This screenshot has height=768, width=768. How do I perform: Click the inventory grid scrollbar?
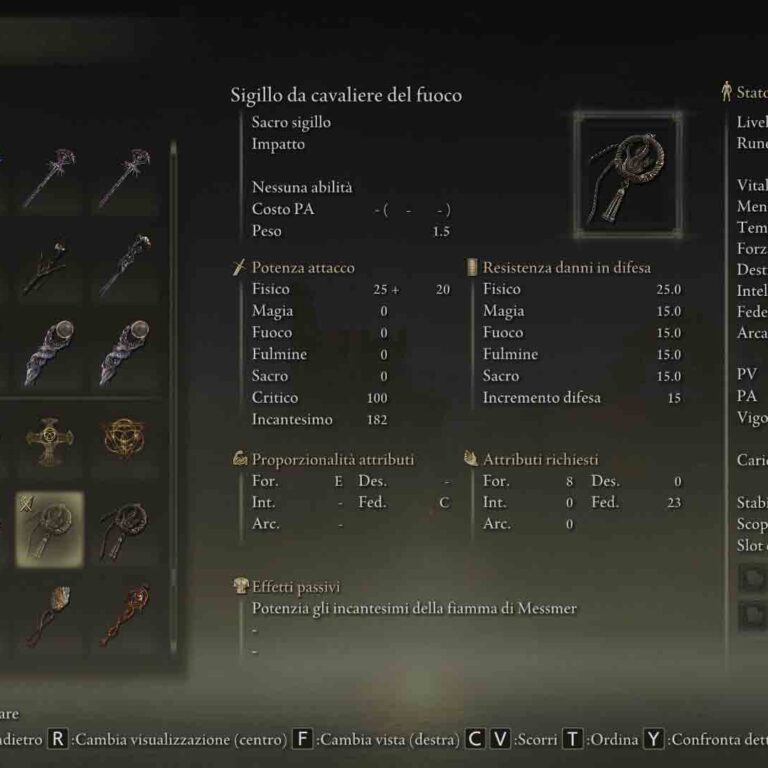pyautogui.click(x=174, y=400)
